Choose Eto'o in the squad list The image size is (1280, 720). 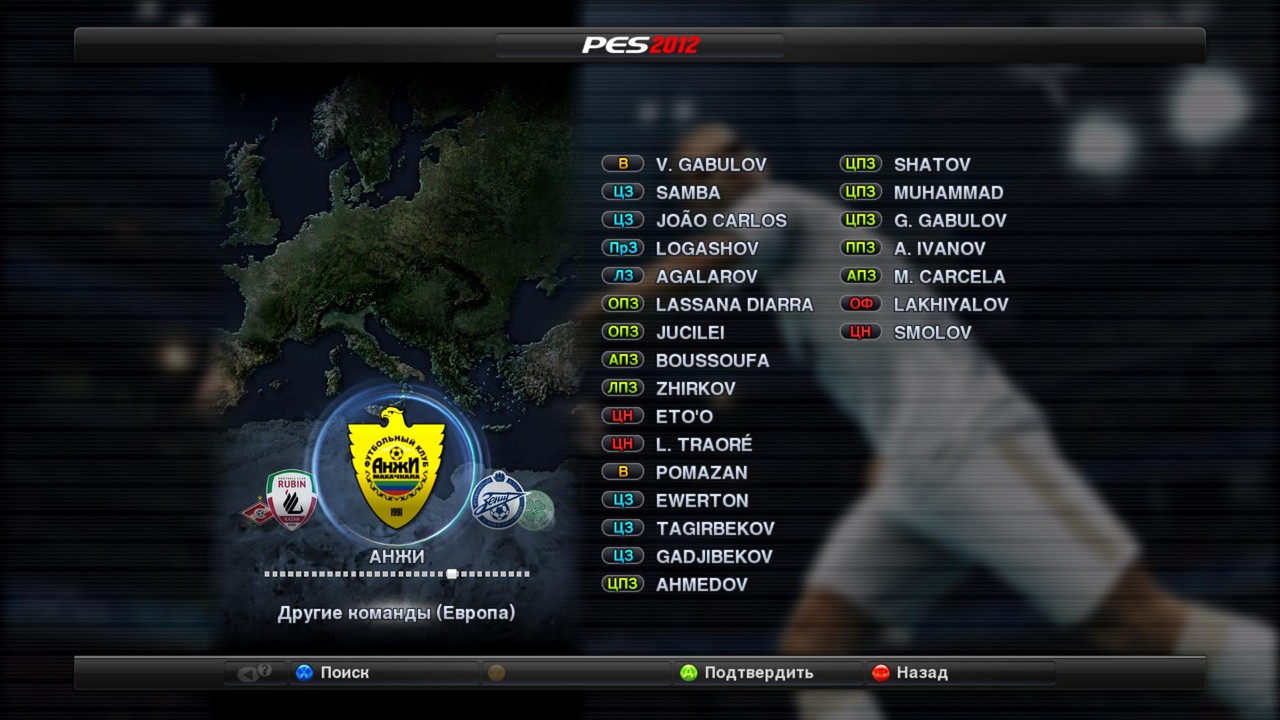pos(684,417)
